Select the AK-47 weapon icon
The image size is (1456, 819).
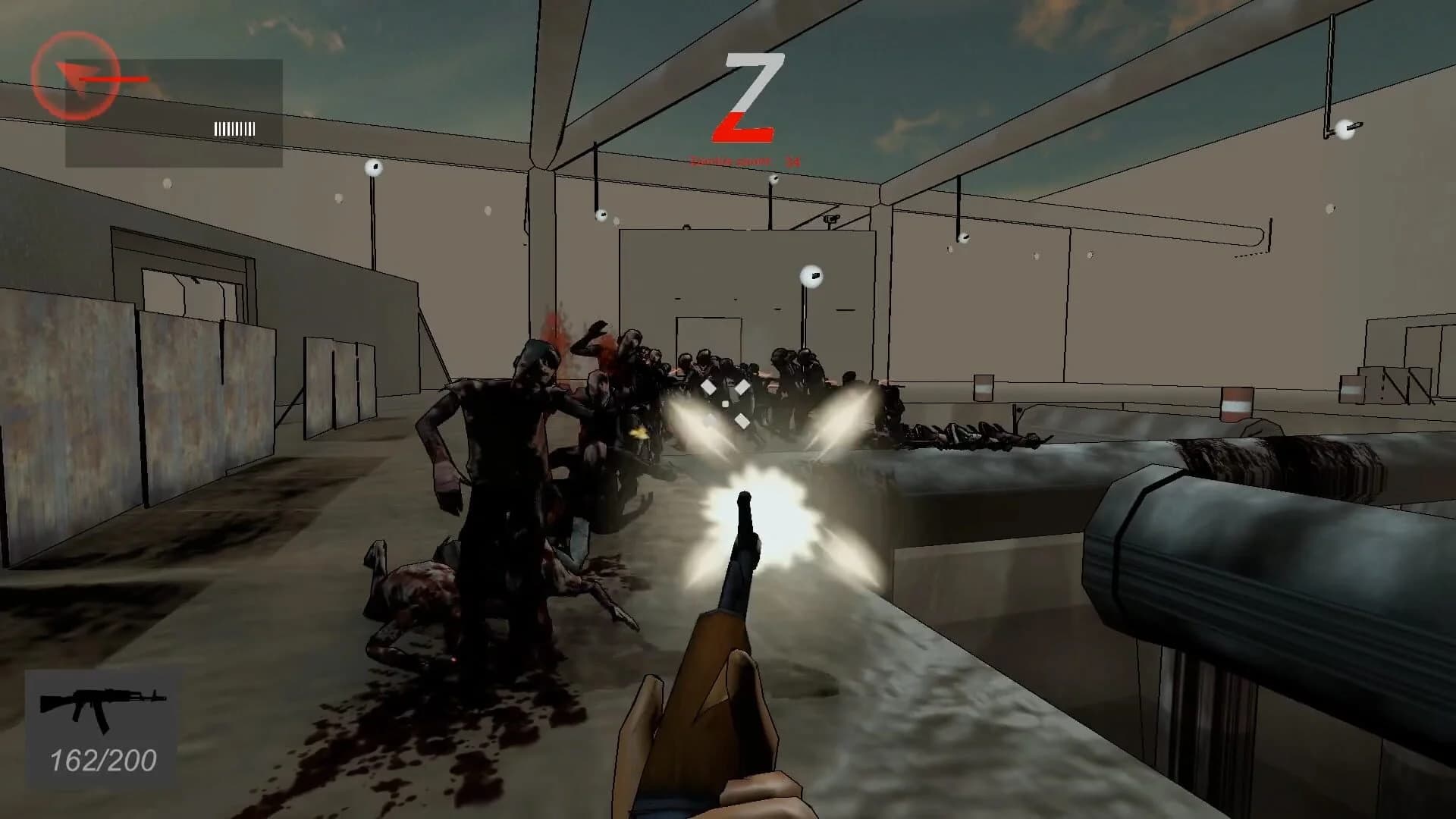pyautogui.click(x=105, y=711)
